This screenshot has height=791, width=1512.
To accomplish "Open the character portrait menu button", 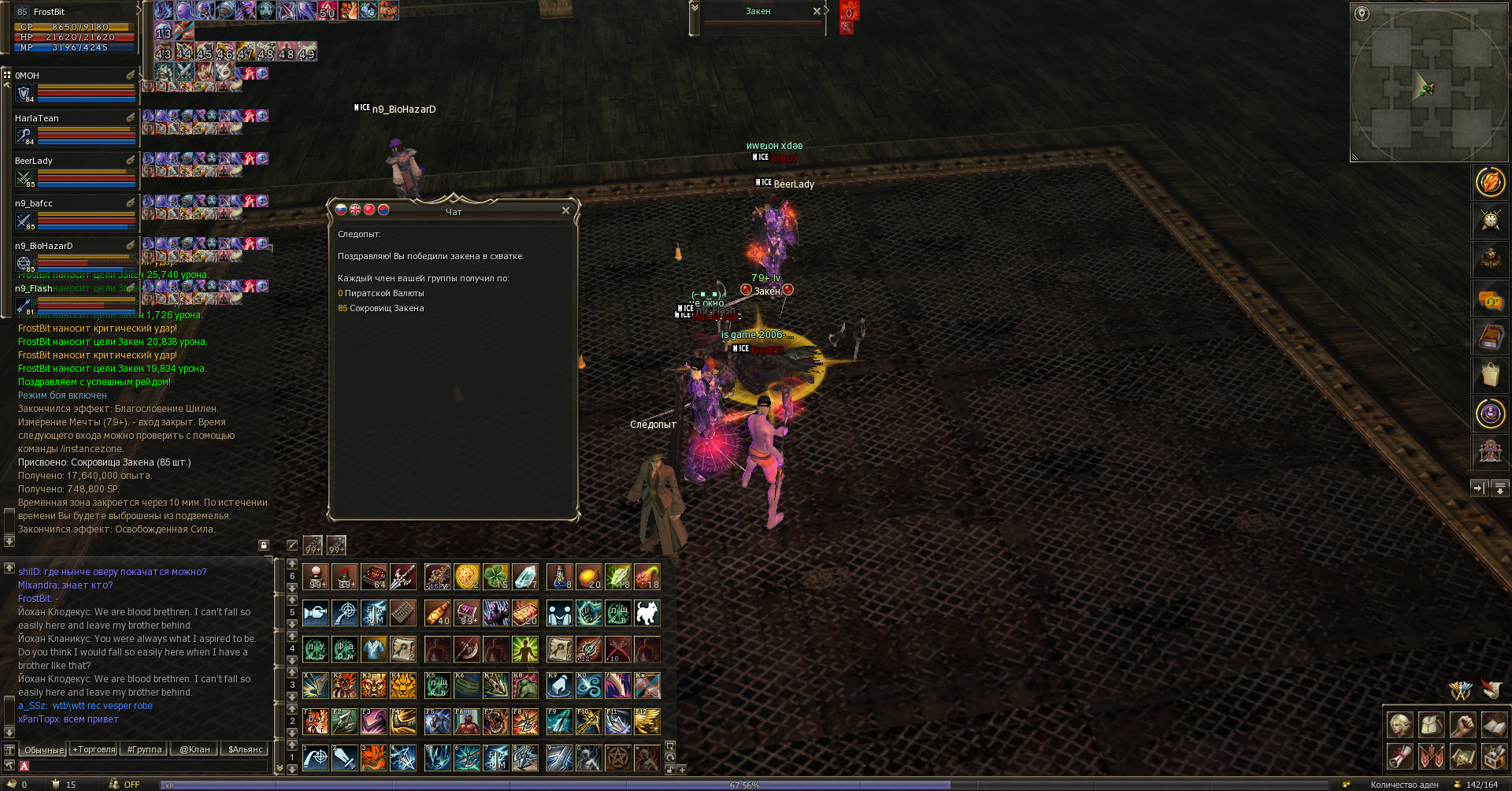I will (1399, 725).
